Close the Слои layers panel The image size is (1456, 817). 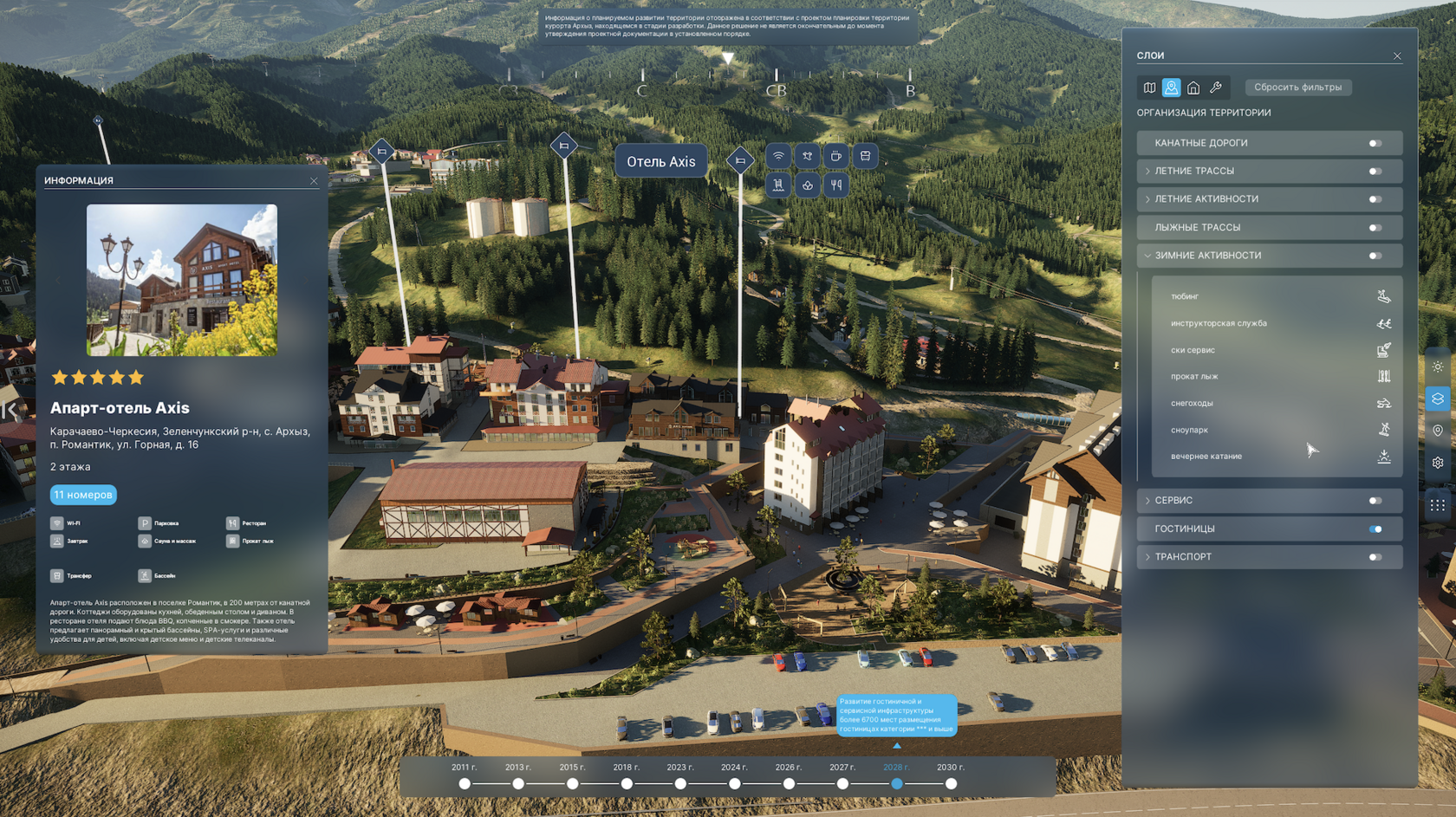coord(1397,56)
